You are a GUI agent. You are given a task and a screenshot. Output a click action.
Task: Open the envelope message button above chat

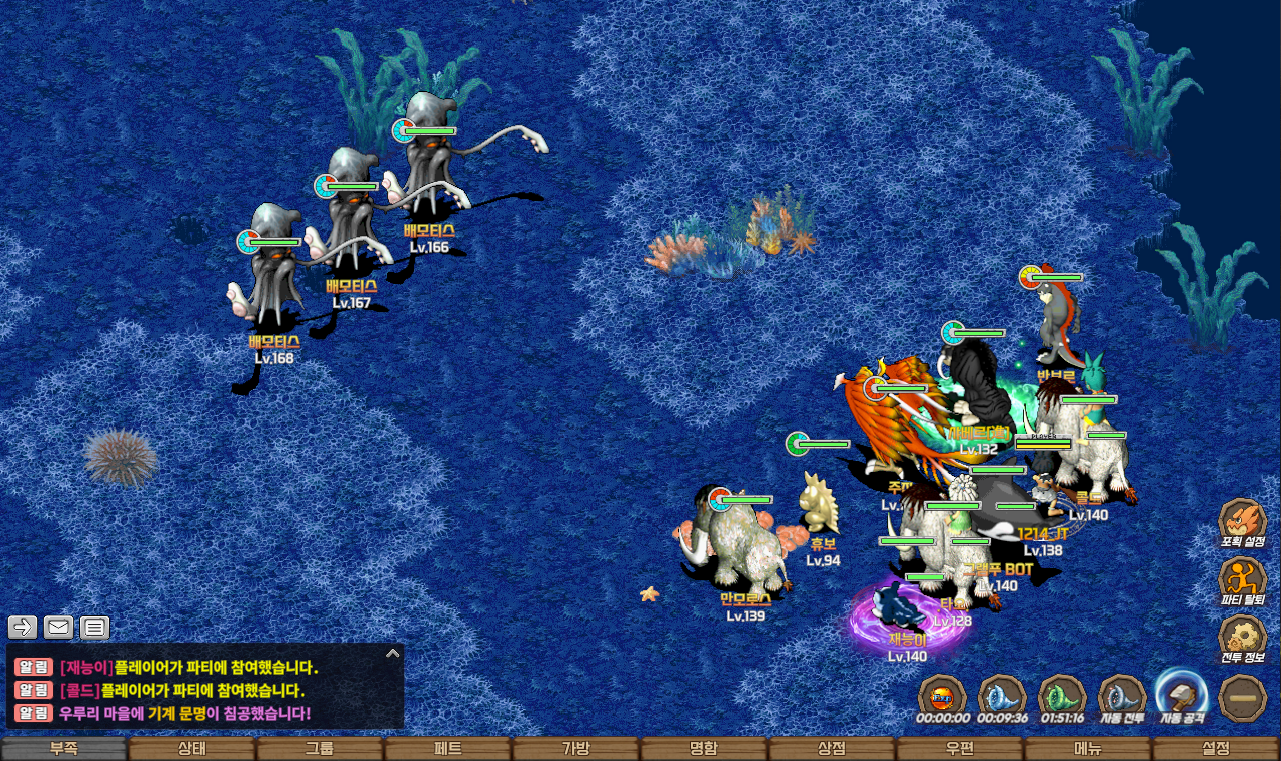58,627
